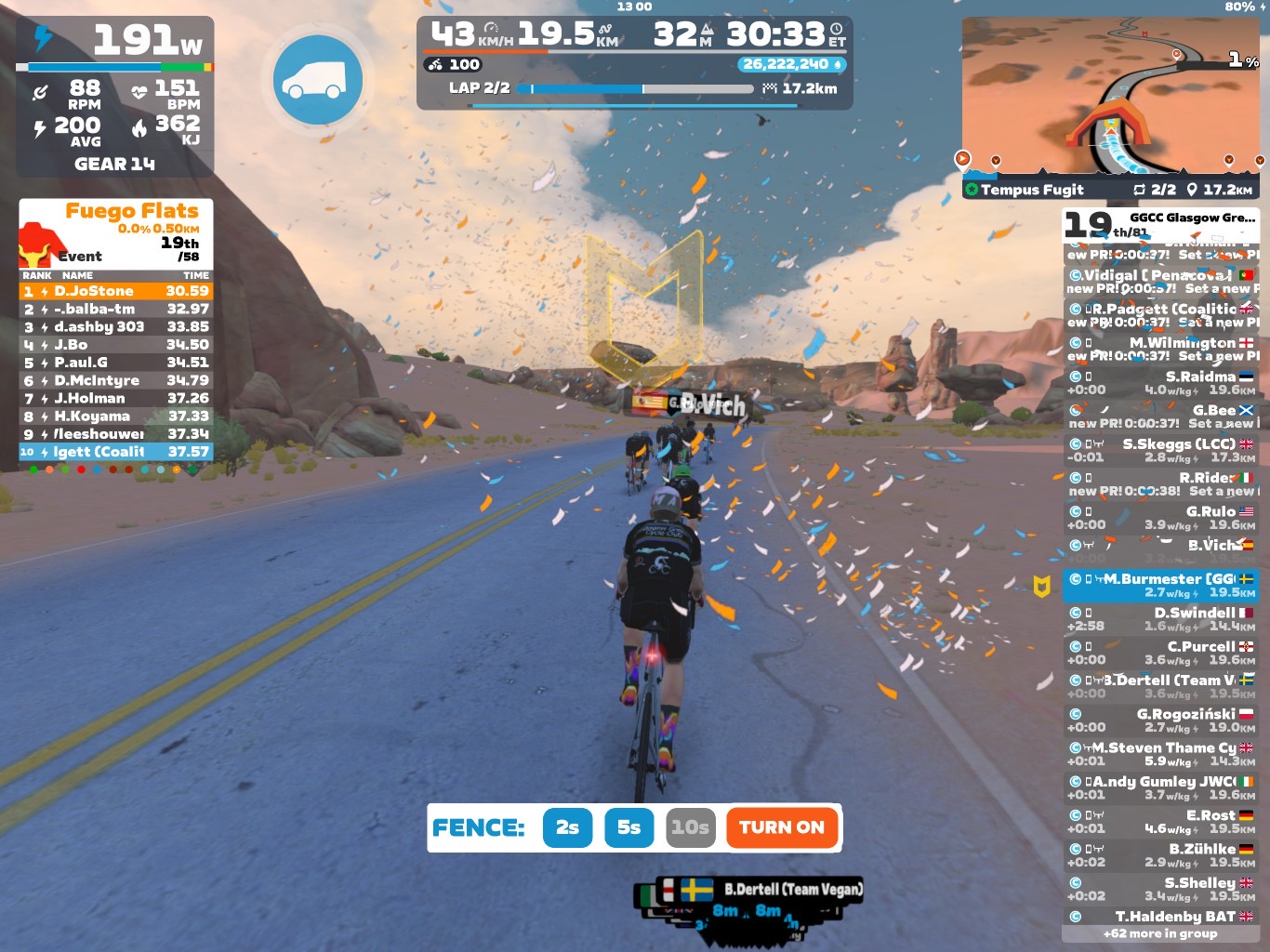The image size is (1270, 952).
Task: Choose C.Purcell from nearby riders
Action: tap(1160, 653)
